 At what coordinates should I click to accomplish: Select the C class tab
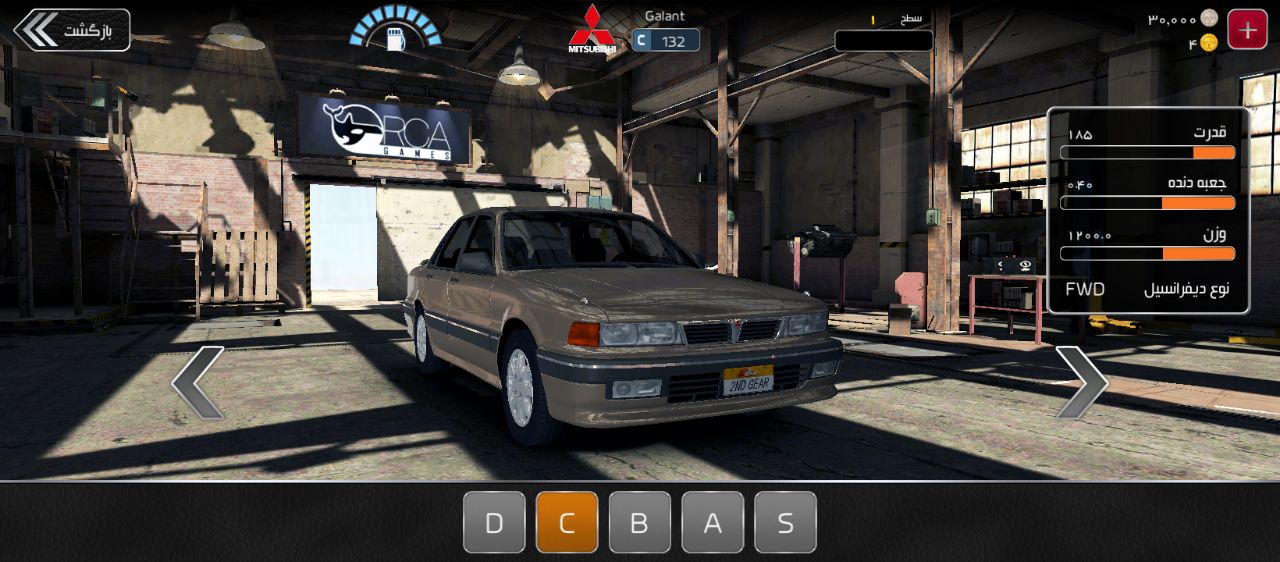tap(567, 522)
